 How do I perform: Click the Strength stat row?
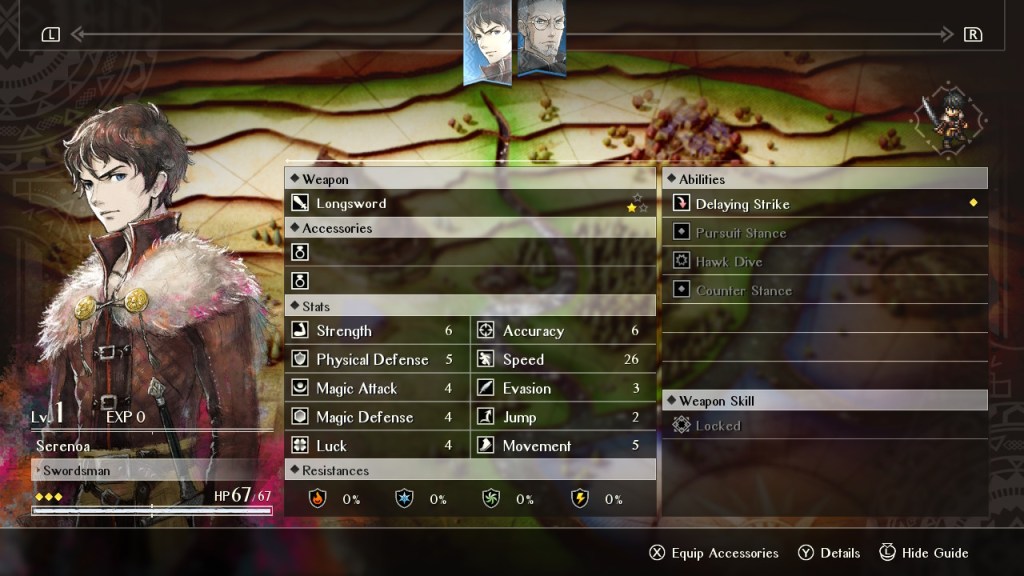(376, 331)
